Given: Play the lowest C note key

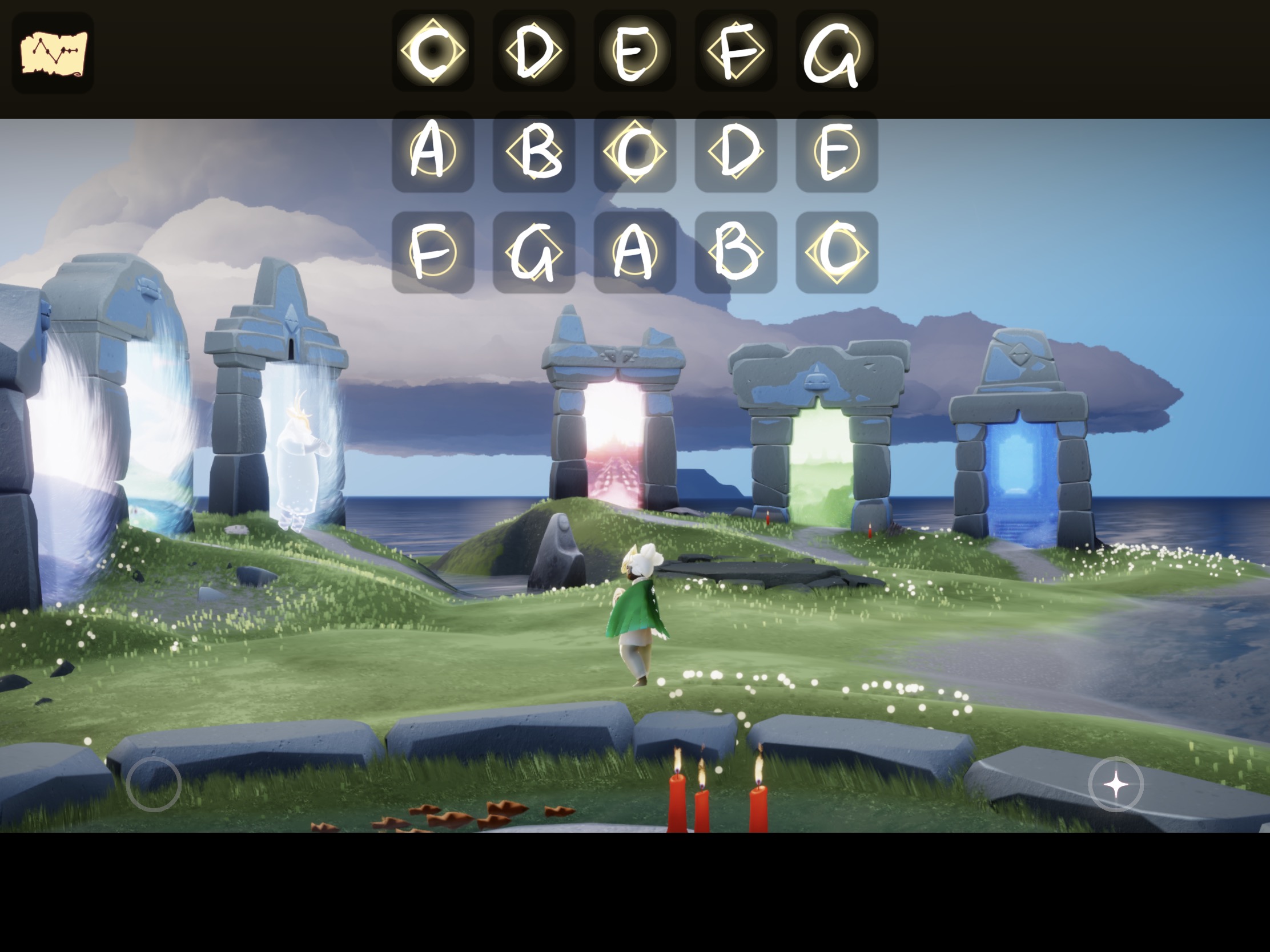Looking at the screenshot, I should tap(433, 50).
